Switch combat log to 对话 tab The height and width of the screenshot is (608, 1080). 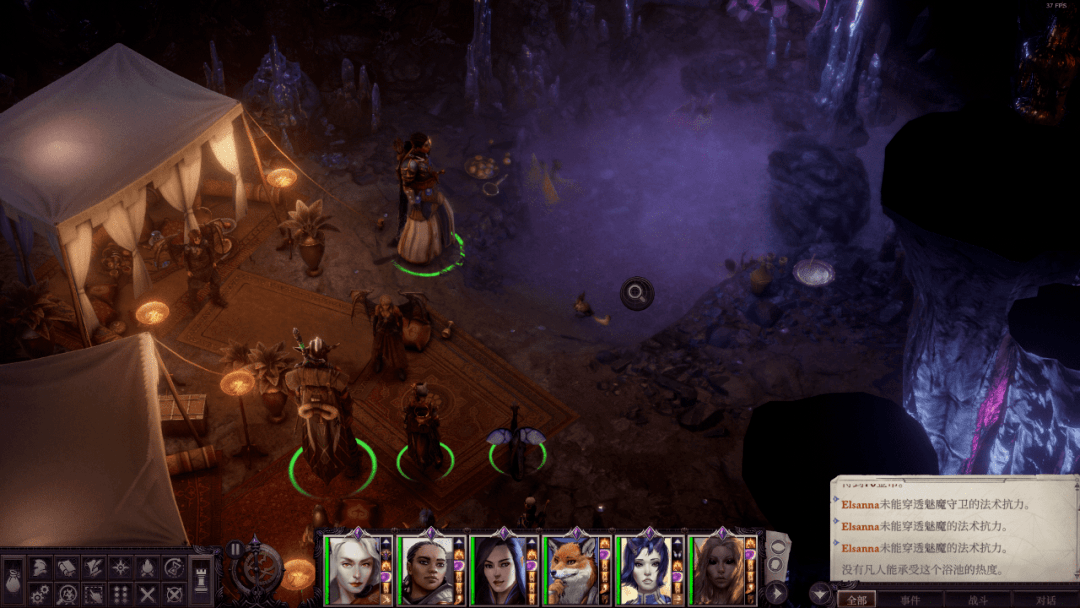1045,600
